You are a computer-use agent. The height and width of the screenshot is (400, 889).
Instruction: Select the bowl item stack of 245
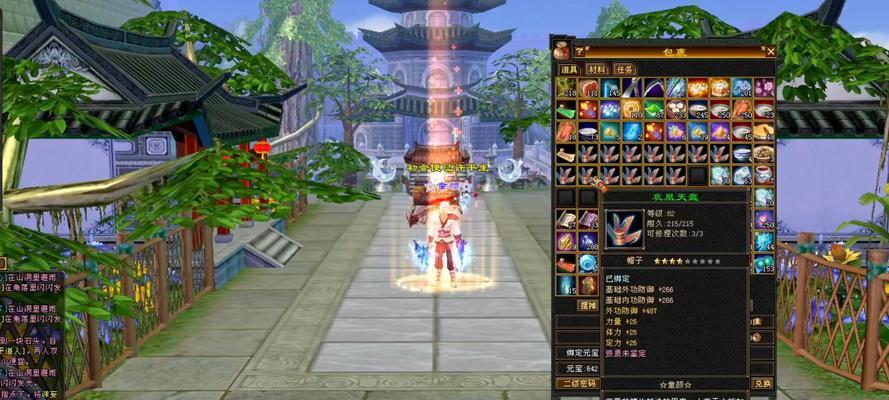click(698, 110)
